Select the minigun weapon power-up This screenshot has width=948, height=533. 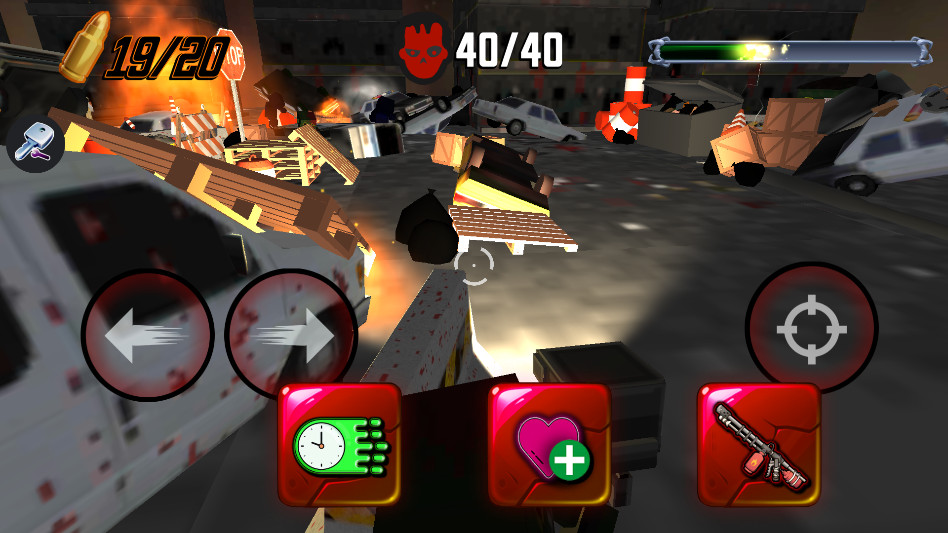coord(758,444)
